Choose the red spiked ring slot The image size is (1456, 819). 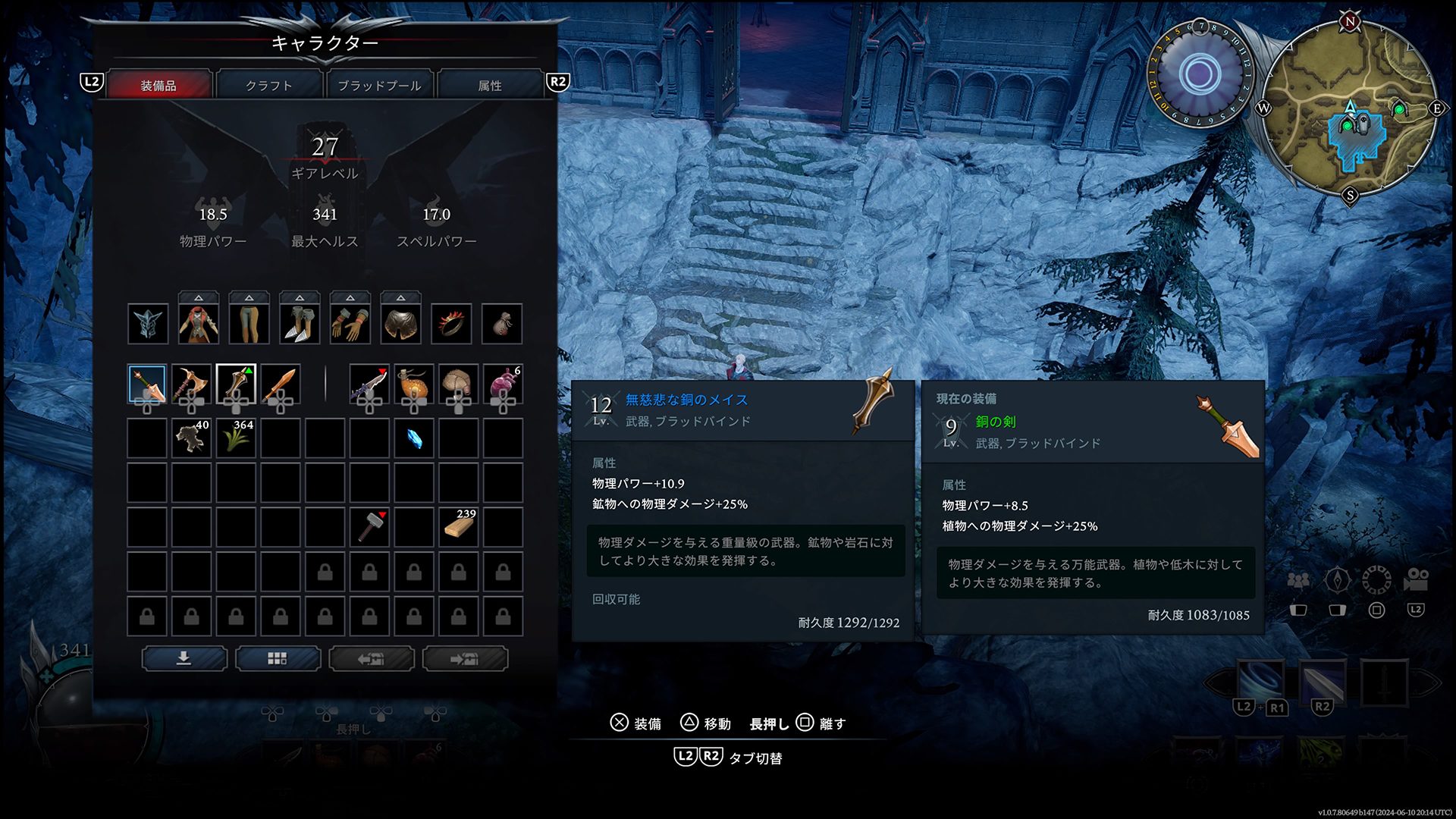tap(451, 324)
